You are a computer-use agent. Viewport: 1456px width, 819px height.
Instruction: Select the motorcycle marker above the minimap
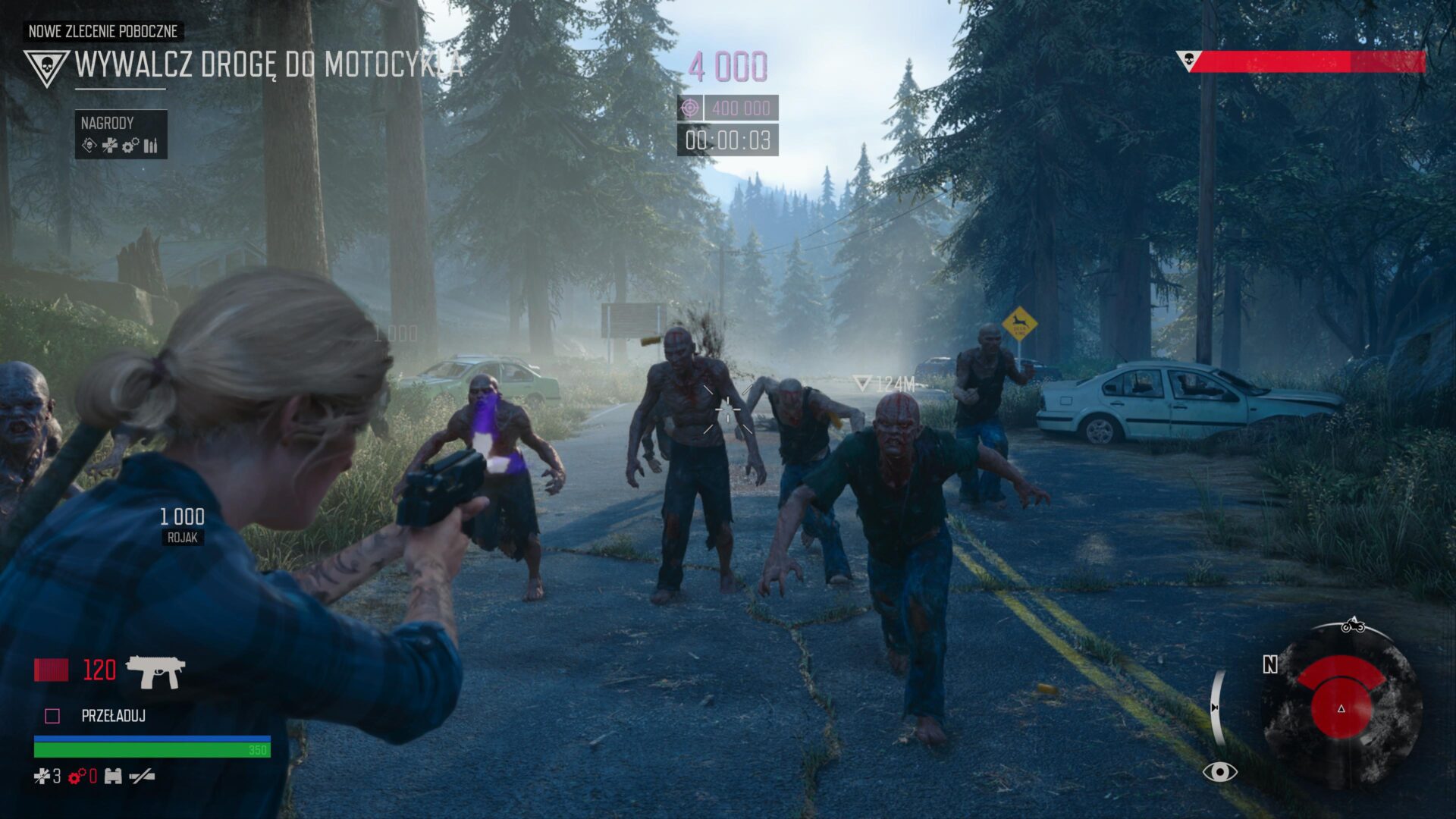pos(1353,626)
